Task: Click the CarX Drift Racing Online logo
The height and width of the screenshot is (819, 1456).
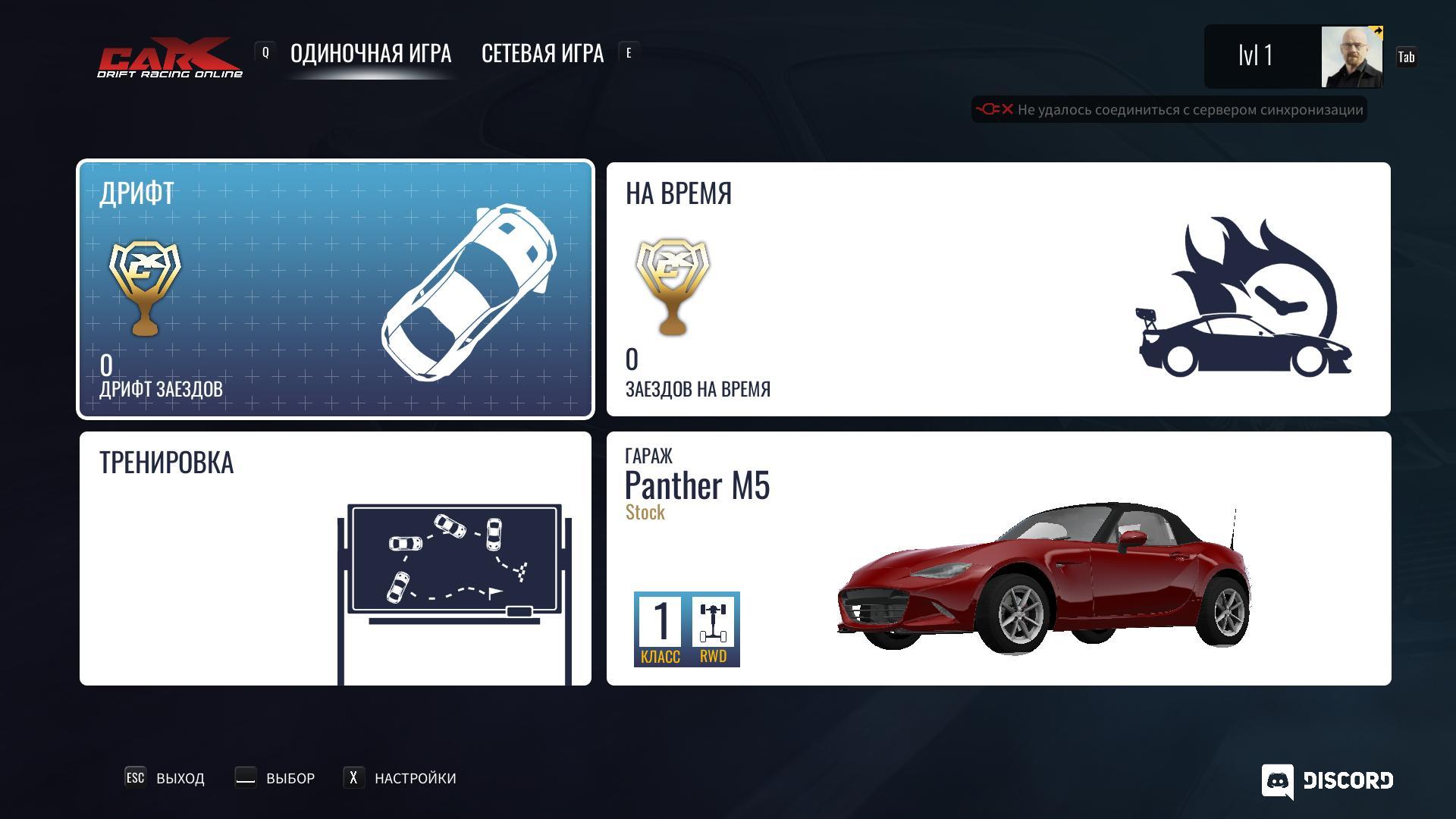Action: click(x=170, y=58)
